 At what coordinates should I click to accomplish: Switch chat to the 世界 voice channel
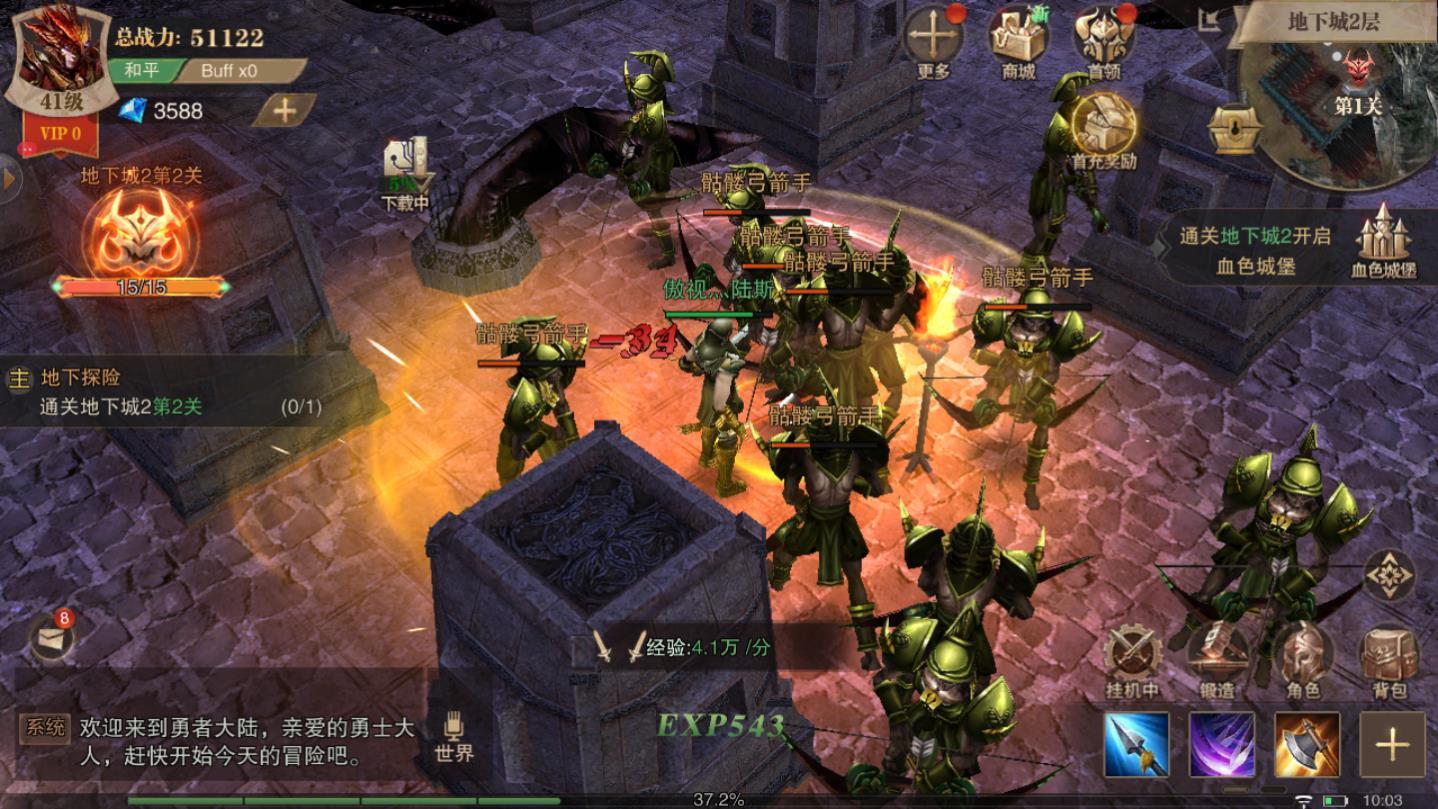[x=454, y=737]
